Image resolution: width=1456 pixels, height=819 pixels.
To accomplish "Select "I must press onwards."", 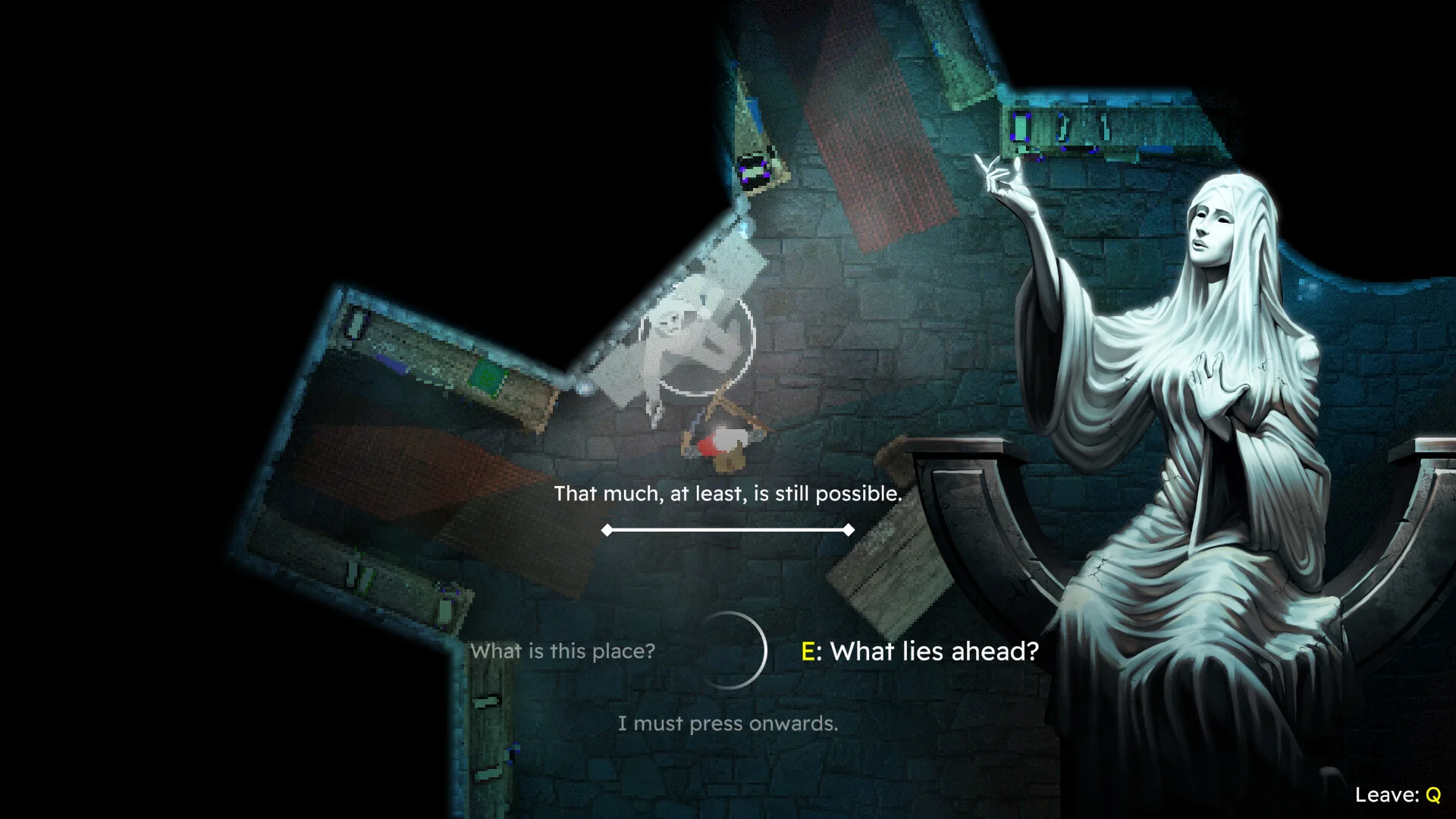I will [727, 723].
